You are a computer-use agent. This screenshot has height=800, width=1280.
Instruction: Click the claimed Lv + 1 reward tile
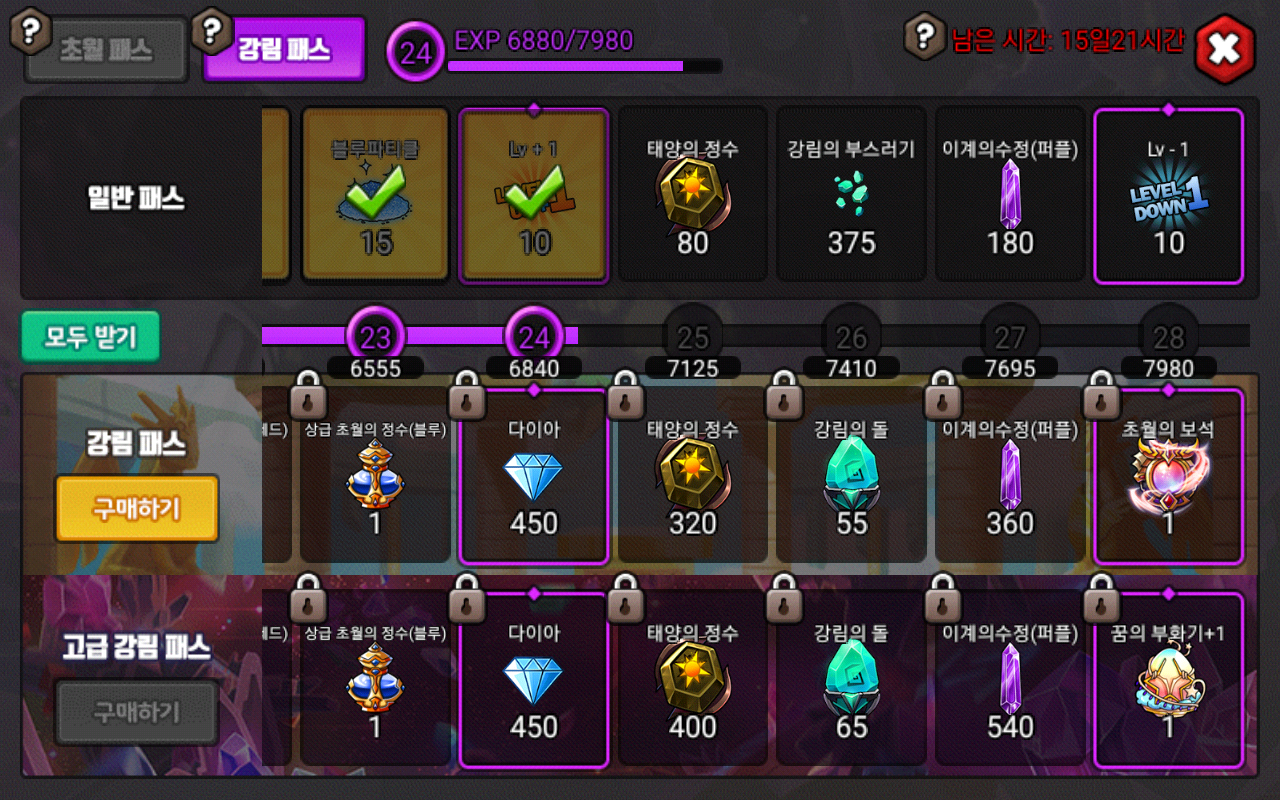pos(534,195)
